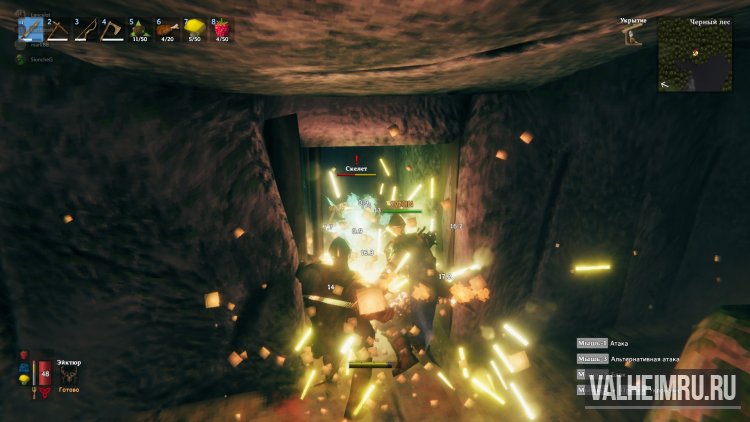Viewport: 750px width, 422px height.
Task: Eat raspberries from hotbar slot 8
Action: (220, 29)
